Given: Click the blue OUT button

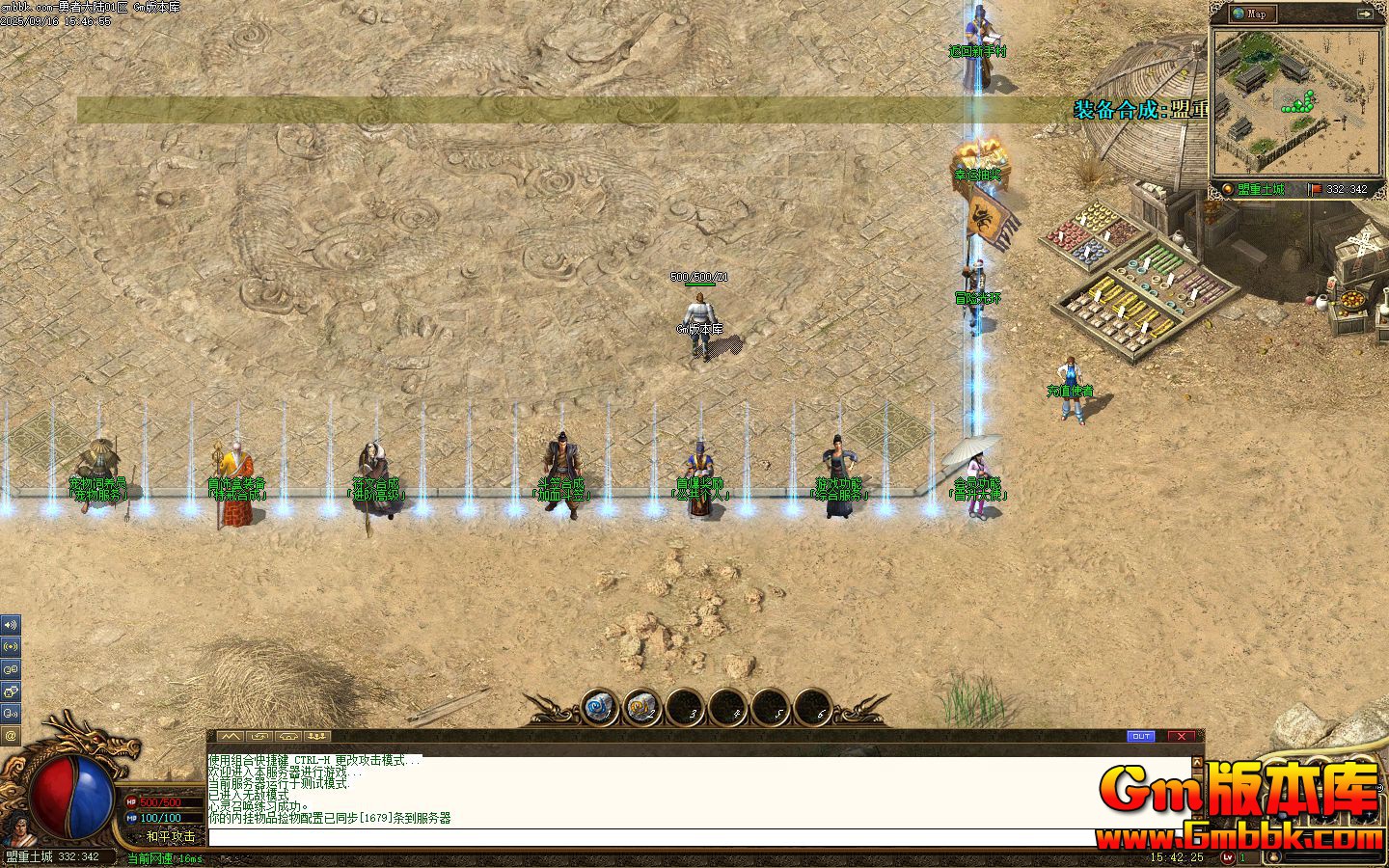Looking at the screenshot, I should [x=1141, y=736].
